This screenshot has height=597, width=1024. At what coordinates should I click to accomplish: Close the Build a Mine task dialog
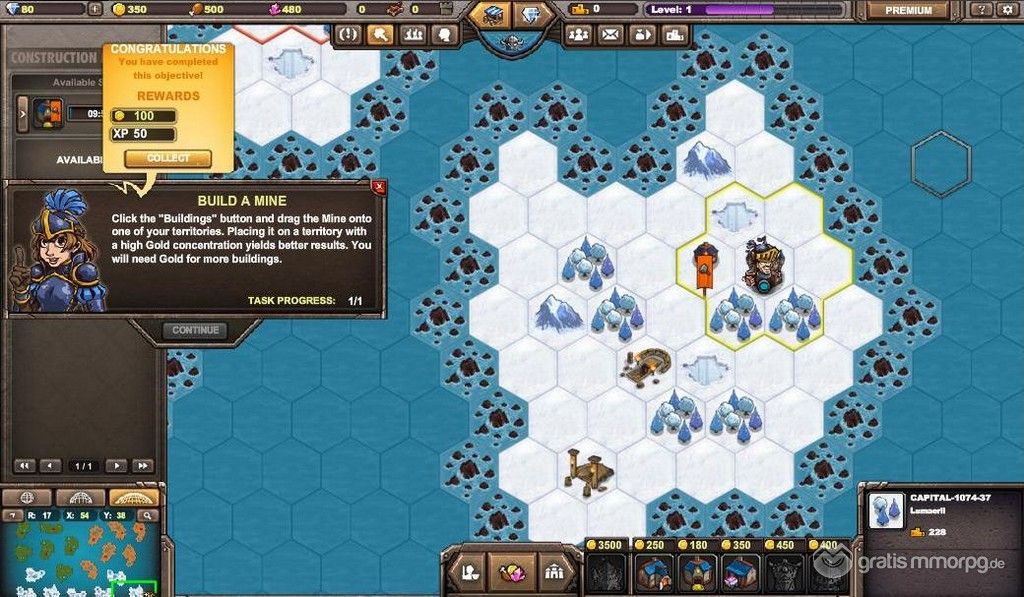click(378, 186)
